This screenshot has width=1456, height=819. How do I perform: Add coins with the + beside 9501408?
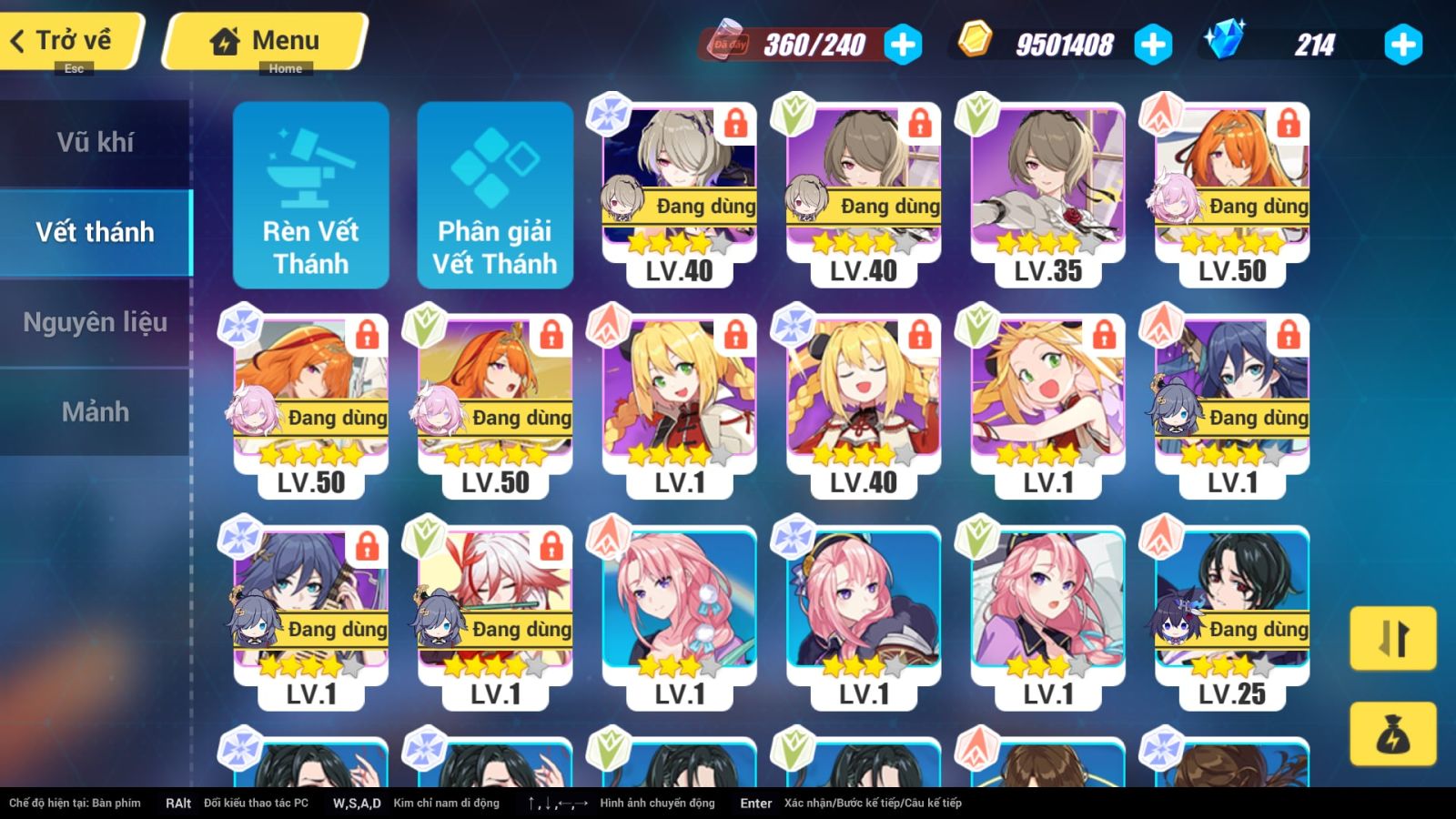[x=1156, y=42]
